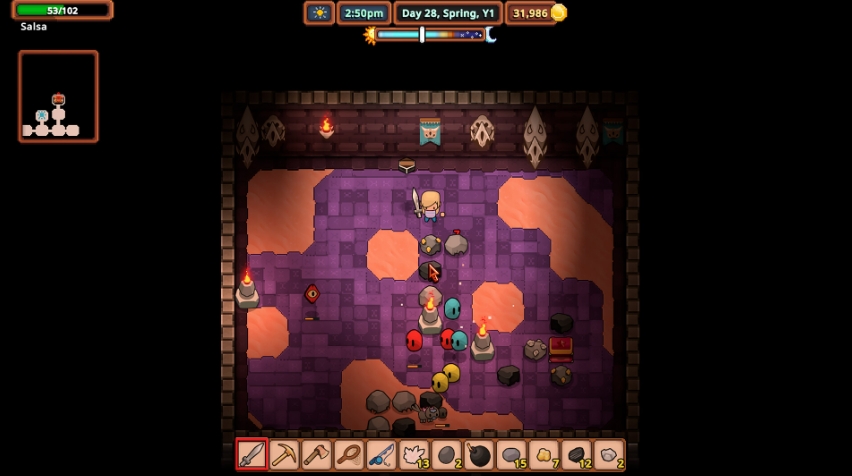Show the Day 28, Spring calendar panel

click(447, 13)
